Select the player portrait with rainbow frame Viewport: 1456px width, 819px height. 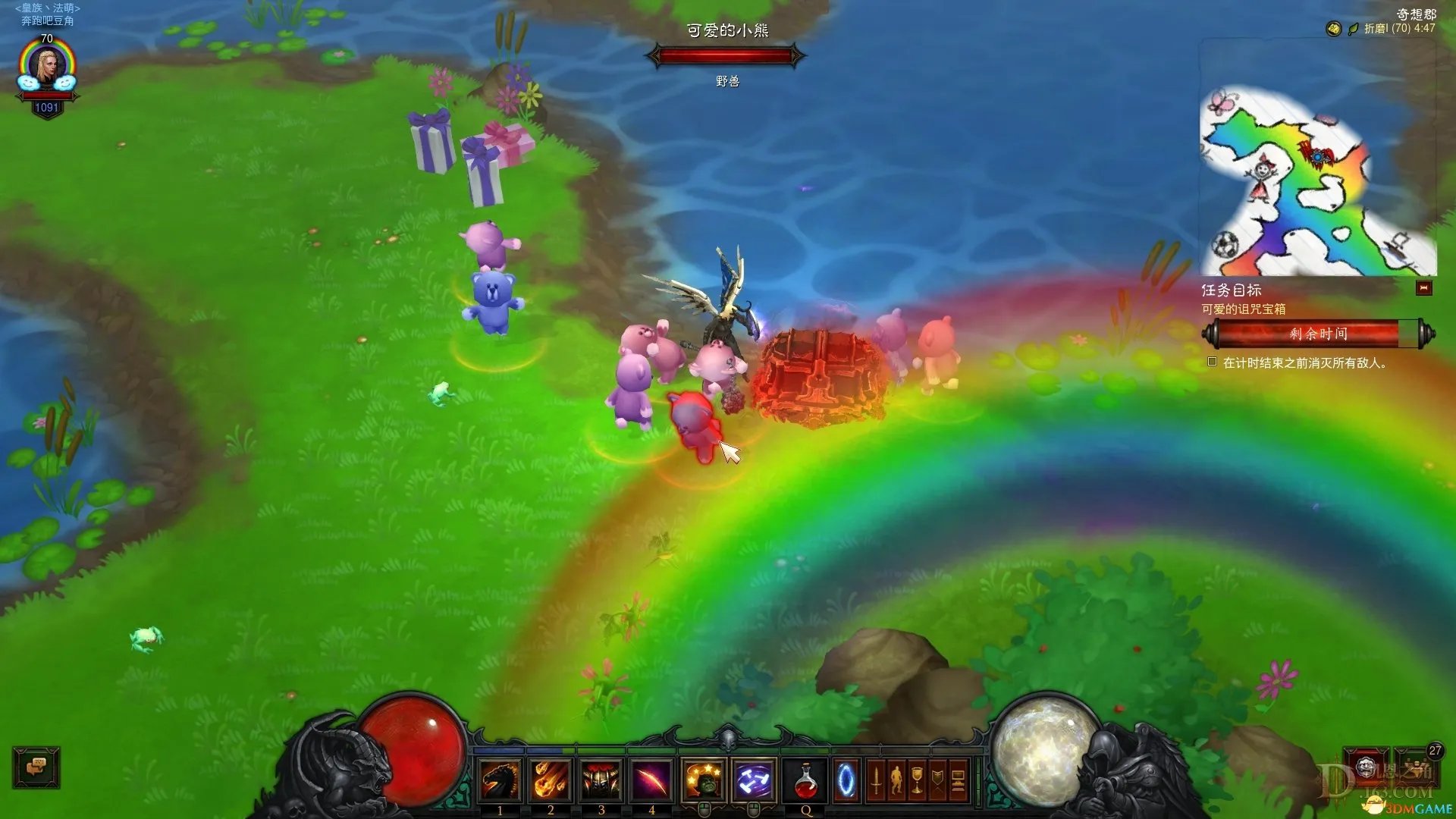click(x=47, y=68)
